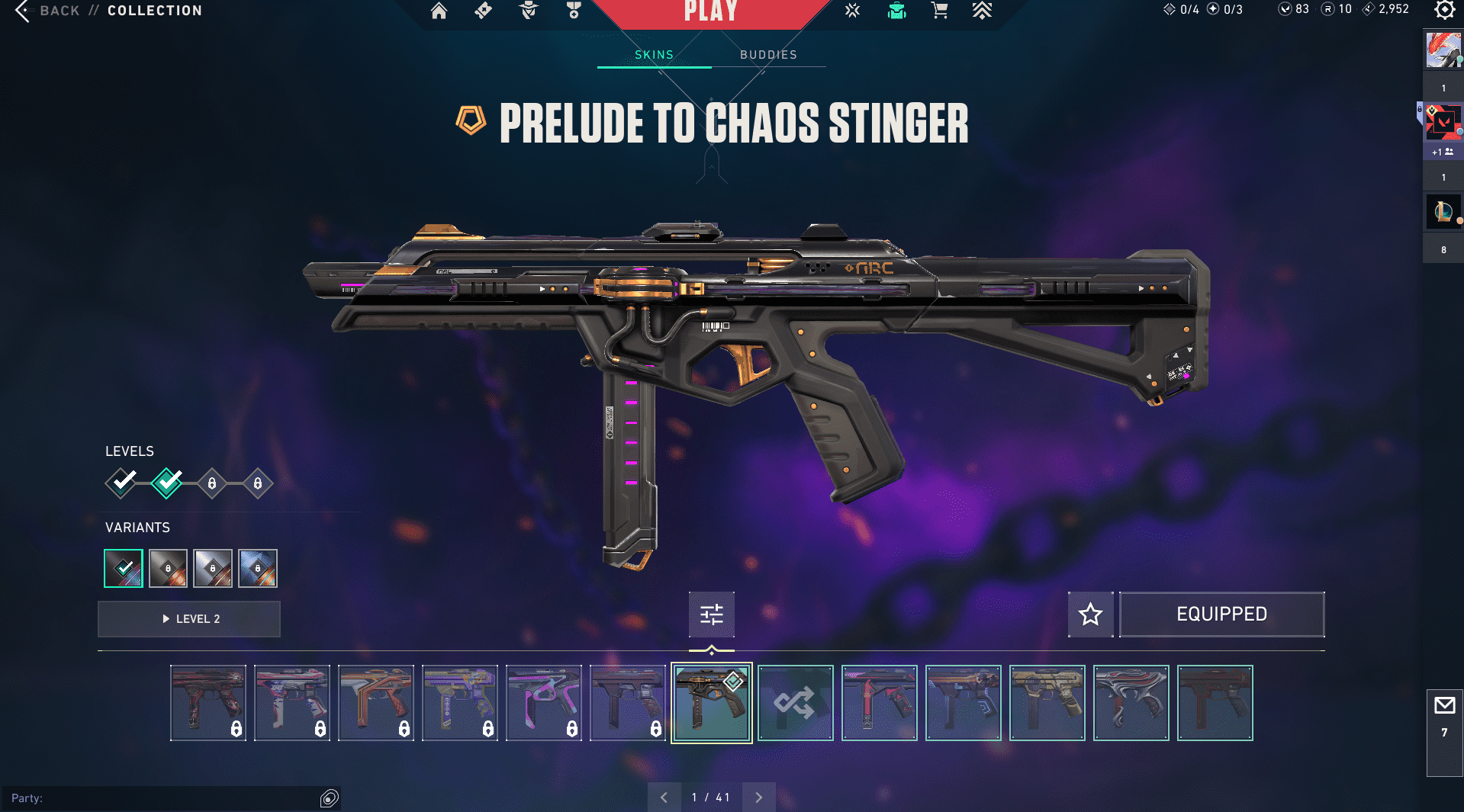Start matchmaking with the Play button
This screenshot has height=812, width=1464.
[711, 12]
